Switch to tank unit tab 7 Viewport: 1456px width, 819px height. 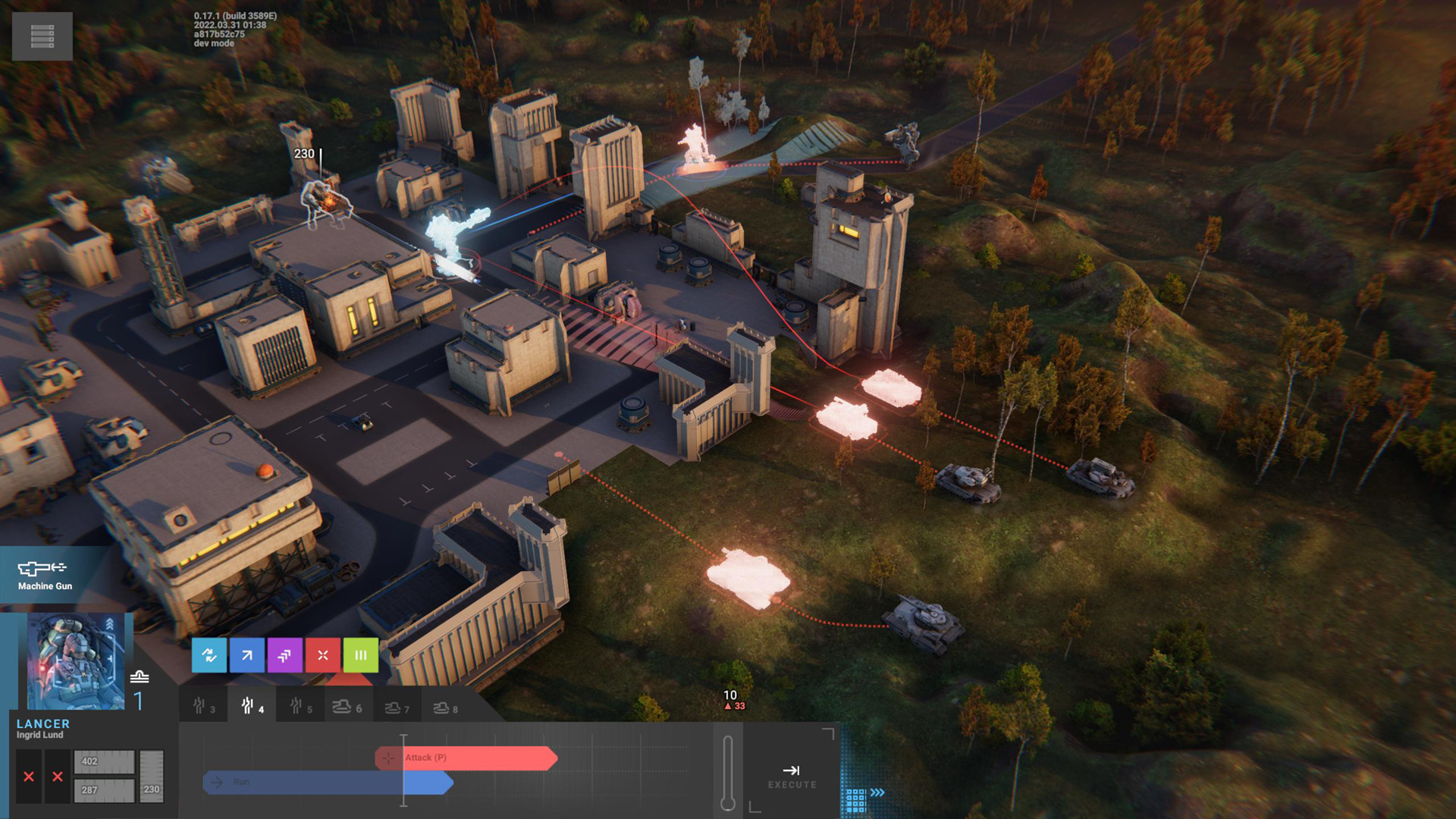click(x=397, y=708)
